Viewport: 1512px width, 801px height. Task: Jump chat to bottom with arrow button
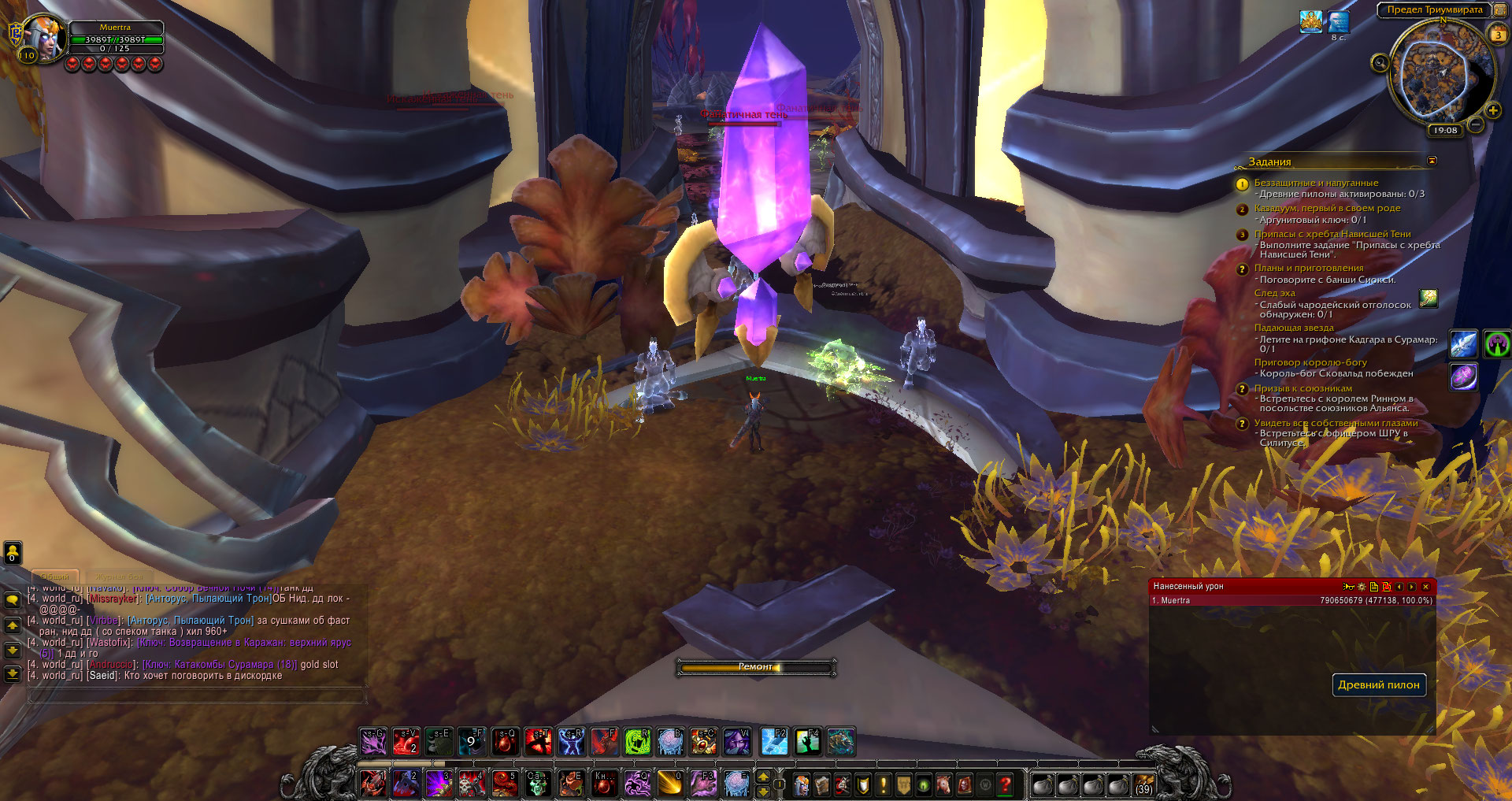point(13,673)
